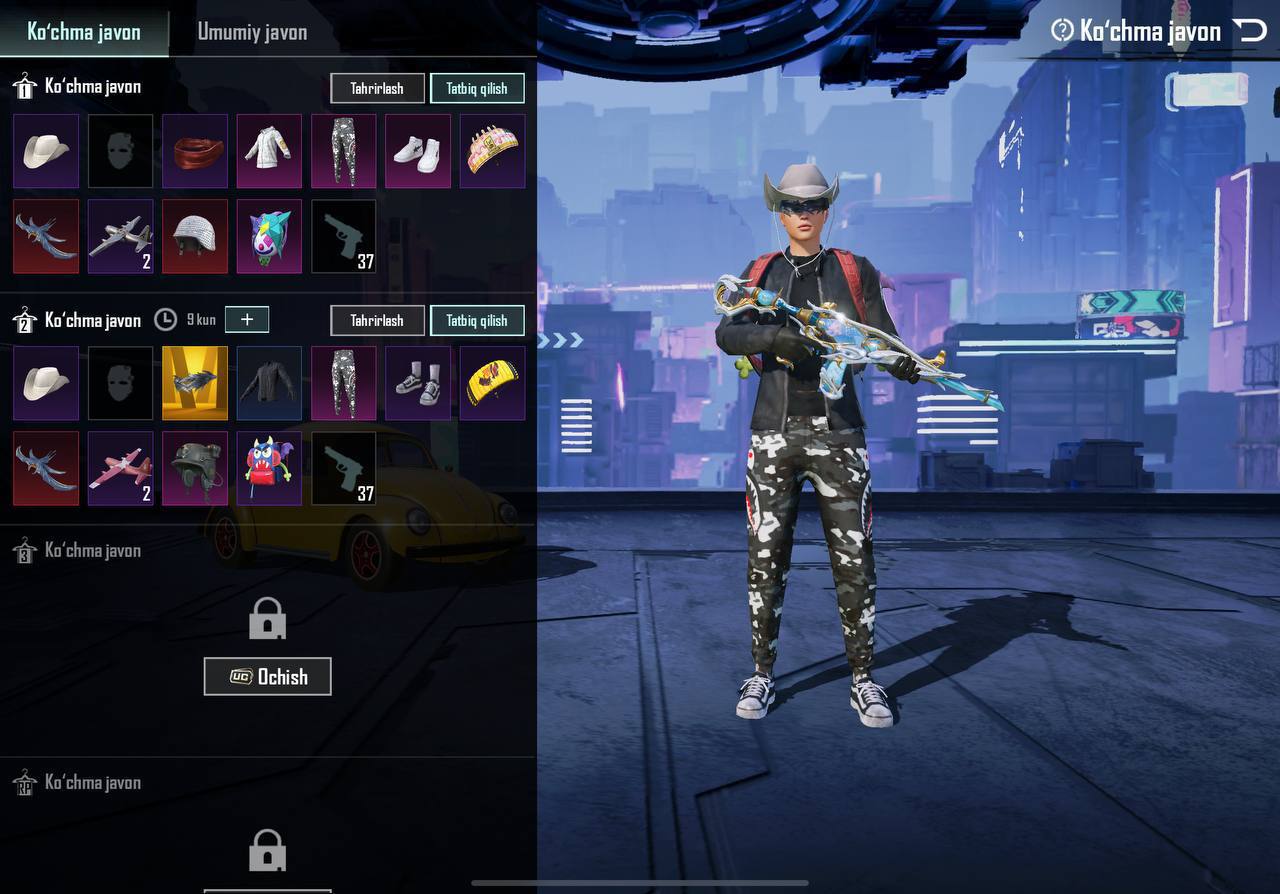Viewport: 1280px width, 894px height.
Task: Choose the yellow parachute slot
Action: tap(492, 383)
